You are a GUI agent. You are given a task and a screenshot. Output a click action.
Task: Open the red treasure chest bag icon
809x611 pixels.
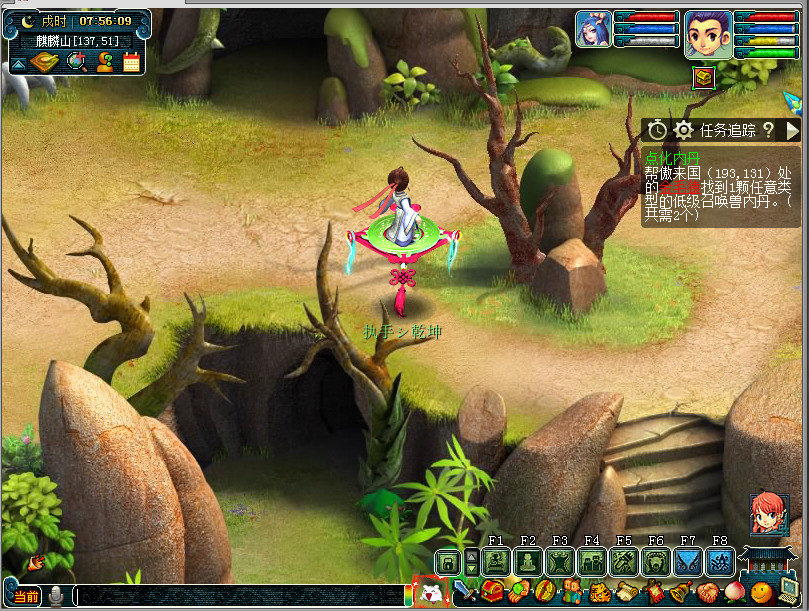click(x=492, y=592)
